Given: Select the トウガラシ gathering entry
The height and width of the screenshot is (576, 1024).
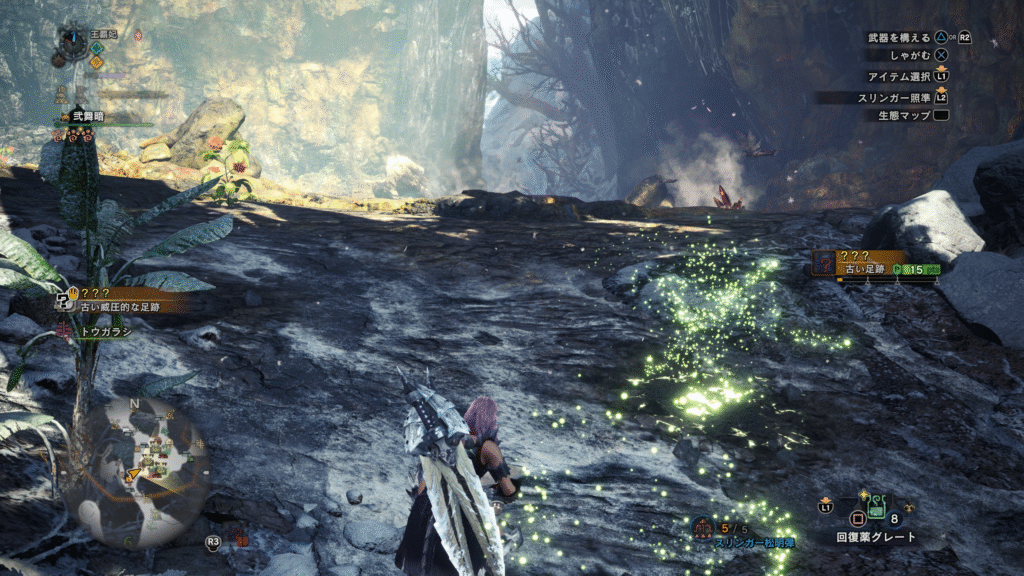Looking at the screenshot, I should (x=107, y=331).
